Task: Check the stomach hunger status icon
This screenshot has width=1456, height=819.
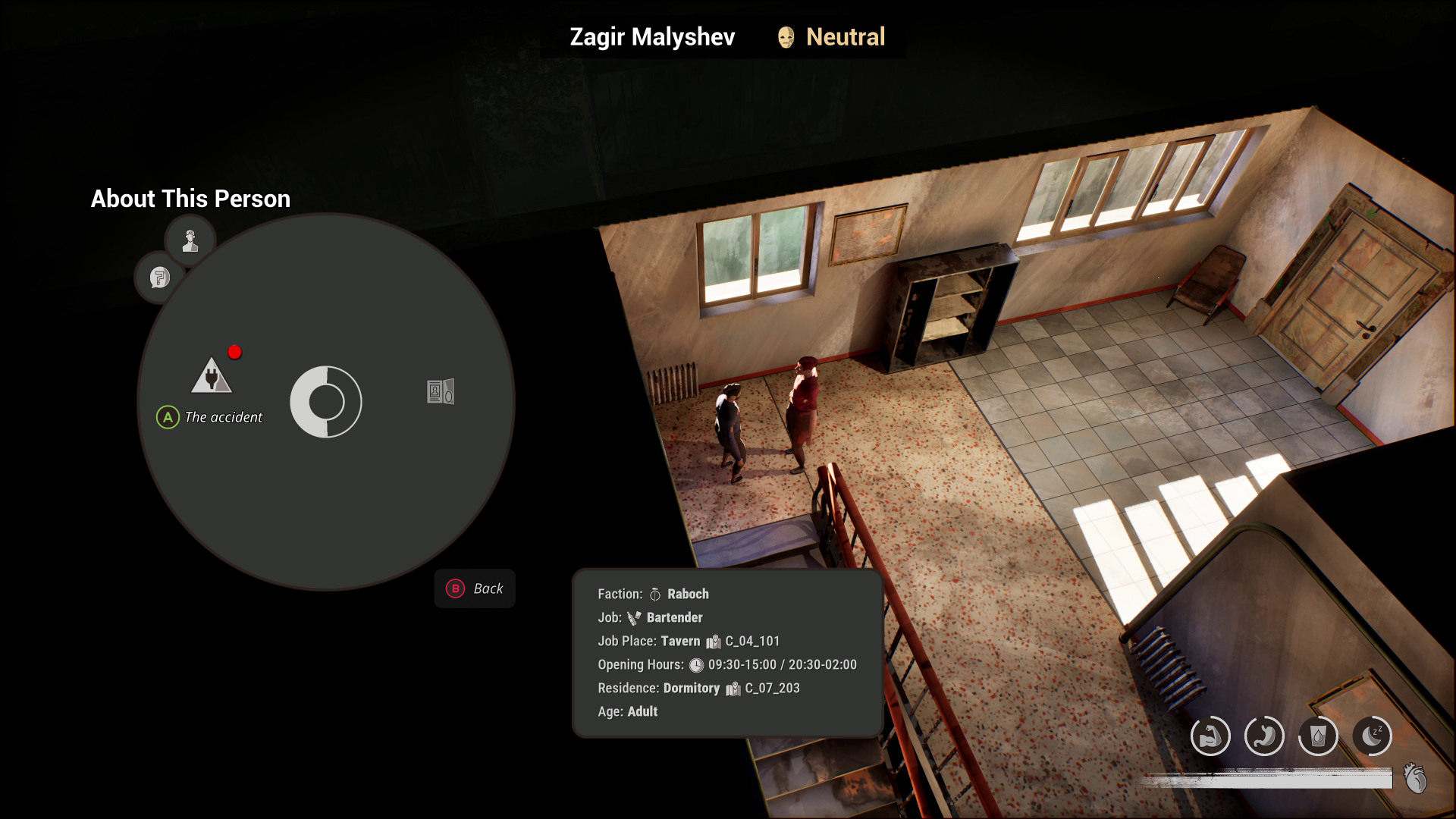Action: 1264,736
